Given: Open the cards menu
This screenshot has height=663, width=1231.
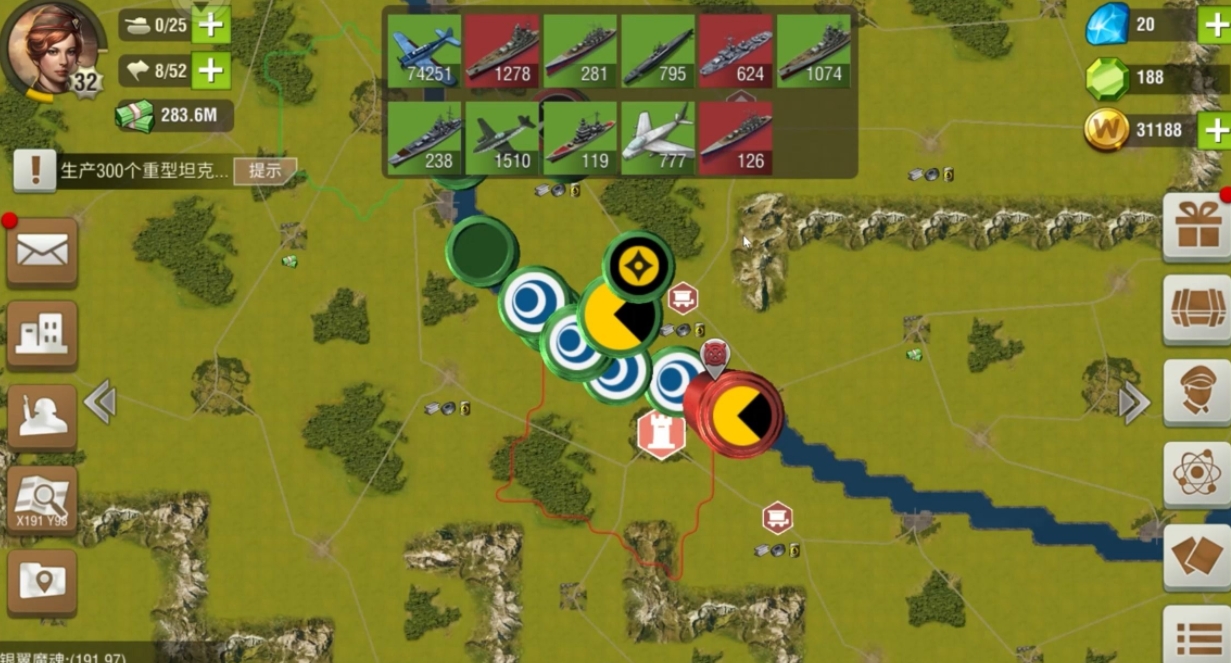Looking at the screenshot, I should [1197, 557].
